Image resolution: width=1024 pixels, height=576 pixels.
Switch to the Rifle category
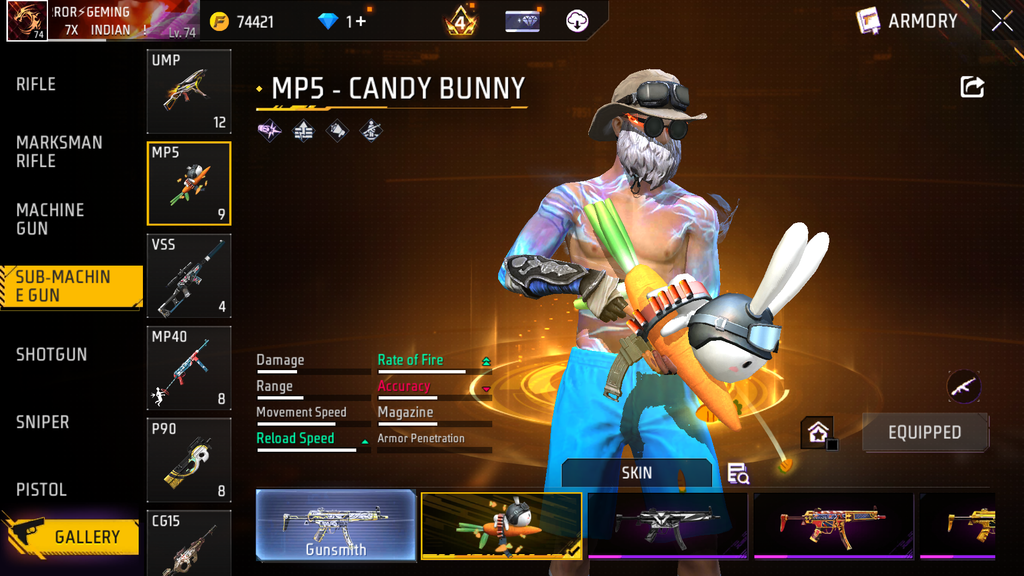(x=36, y=85)
